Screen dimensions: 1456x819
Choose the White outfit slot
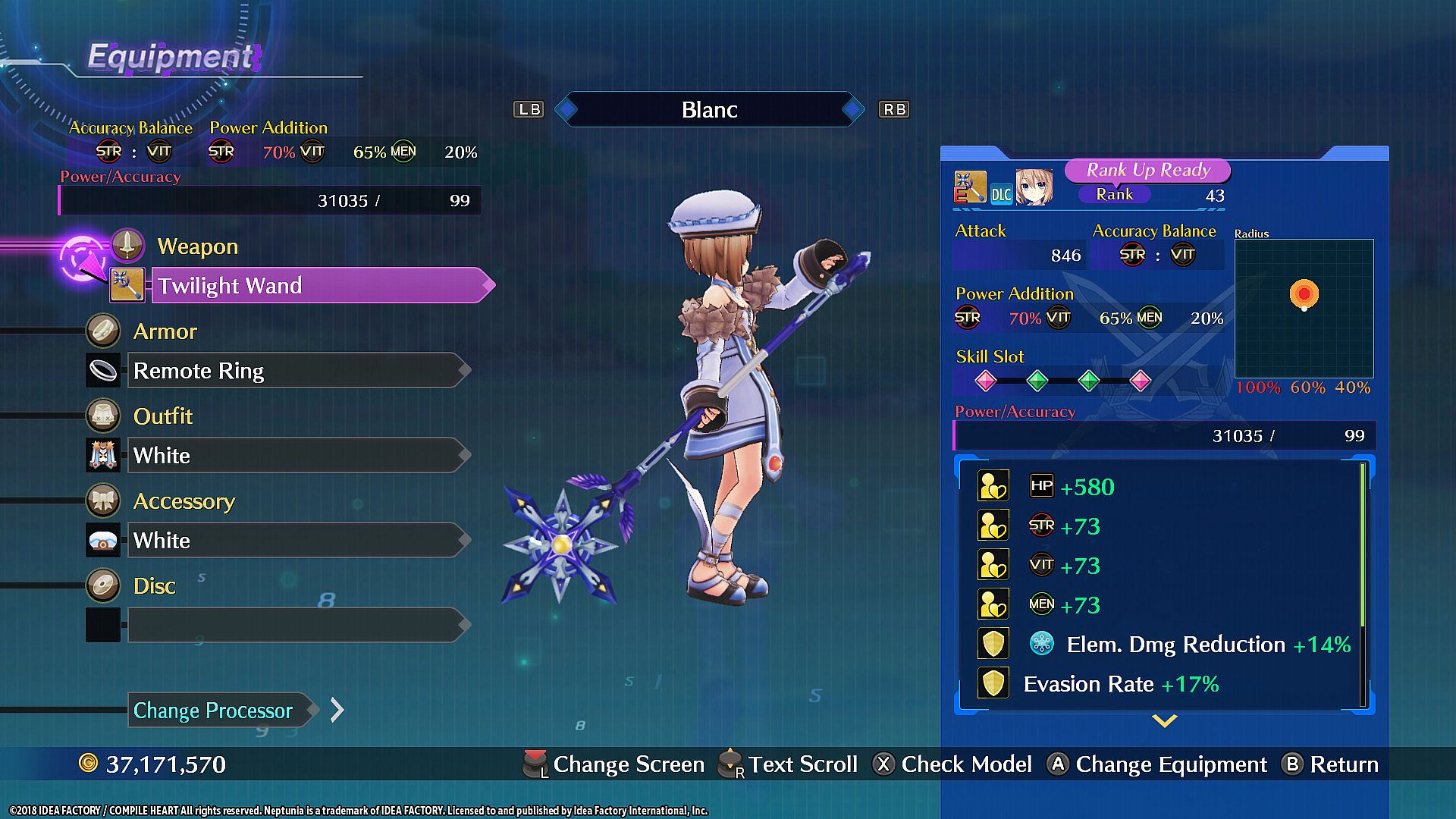(296, 456)
